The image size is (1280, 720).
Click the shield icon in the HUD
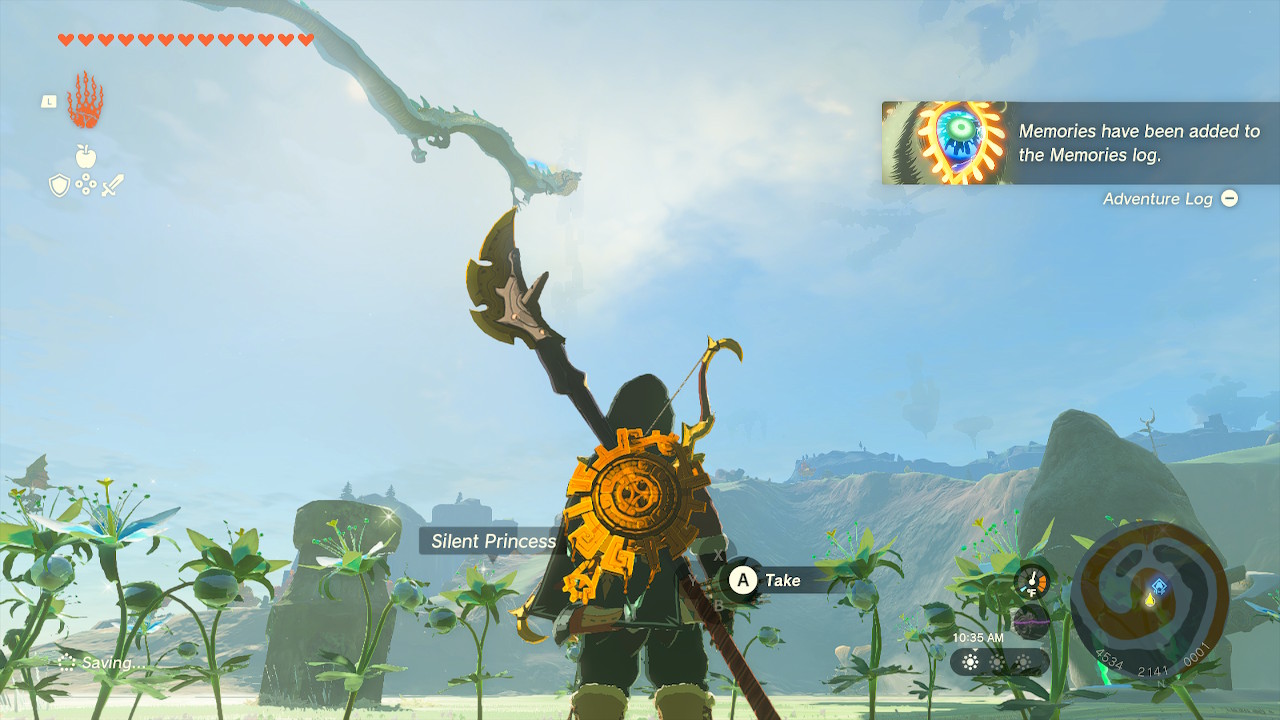[59, 184]
